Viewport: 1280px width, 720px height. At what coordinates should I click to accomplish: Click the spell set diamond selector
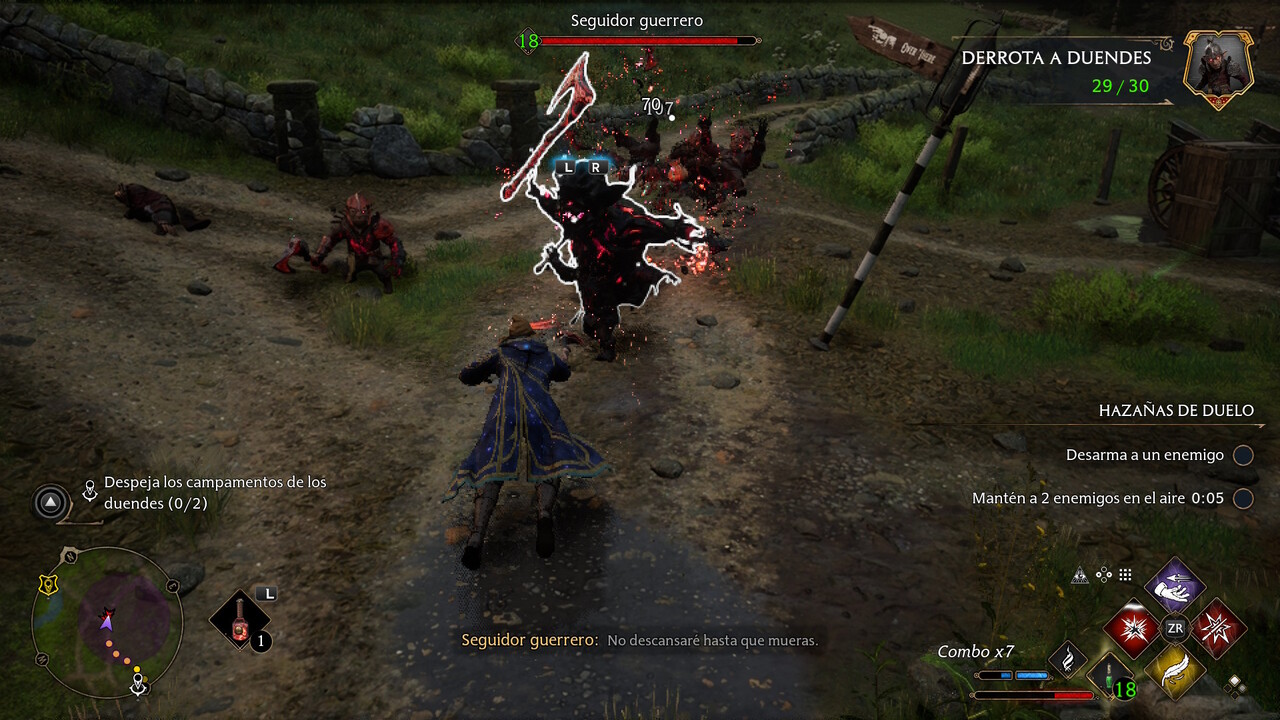pyautogui.click(x=1237, y=684)
